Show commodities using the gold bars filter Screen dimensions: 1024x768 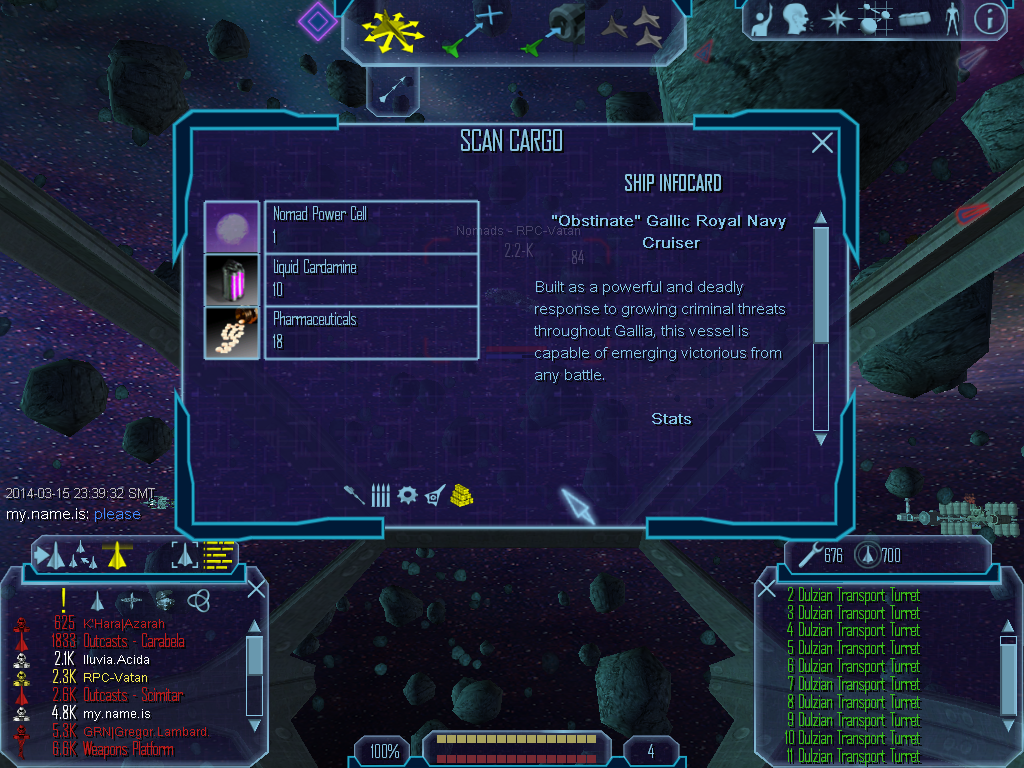pyautogui.click(x=461, y=494)
